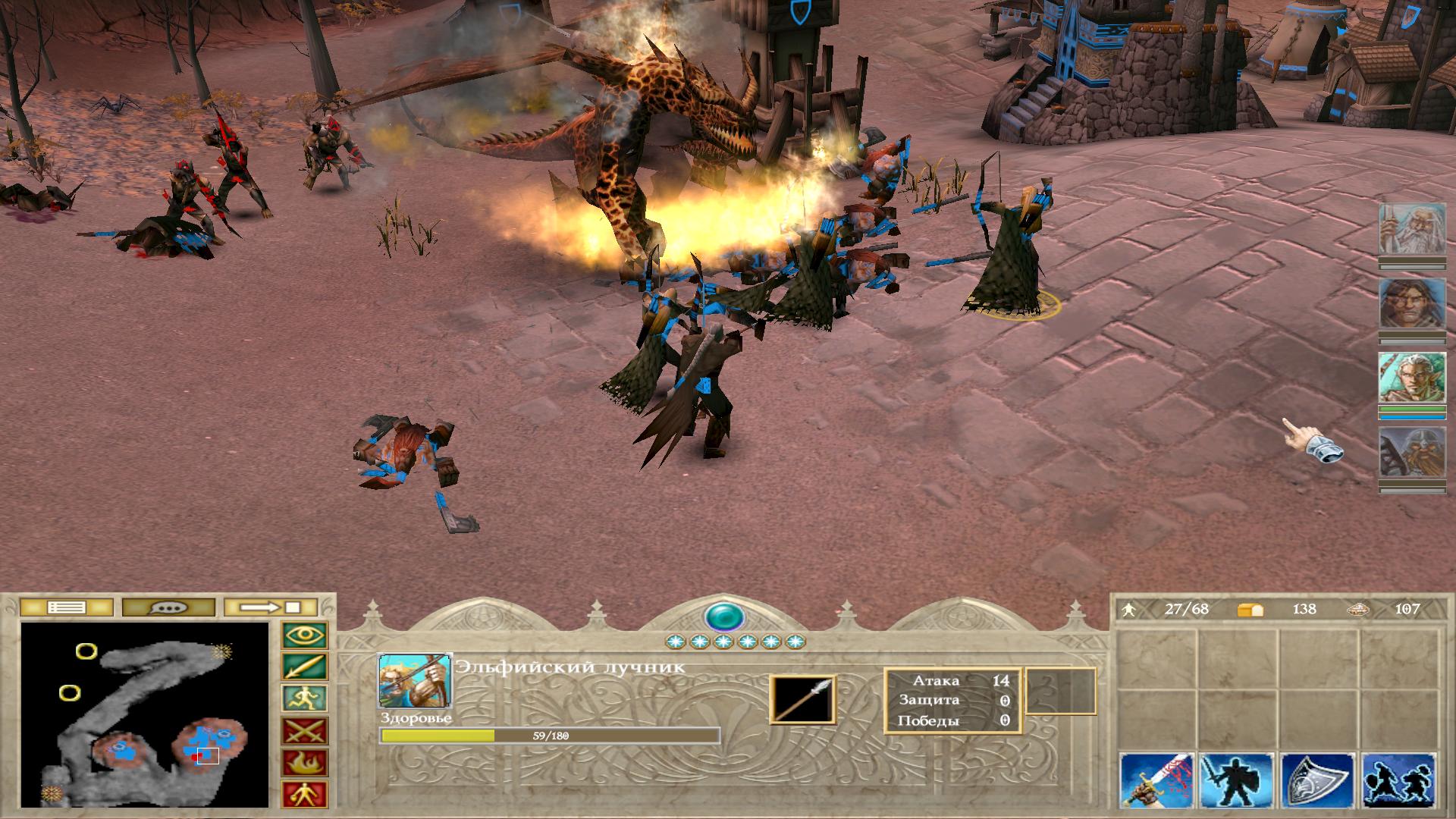The height and width of the screenshot is (819, 1456).
Task: Select the dwarf hero portrait
Action: coord(1401,453)
